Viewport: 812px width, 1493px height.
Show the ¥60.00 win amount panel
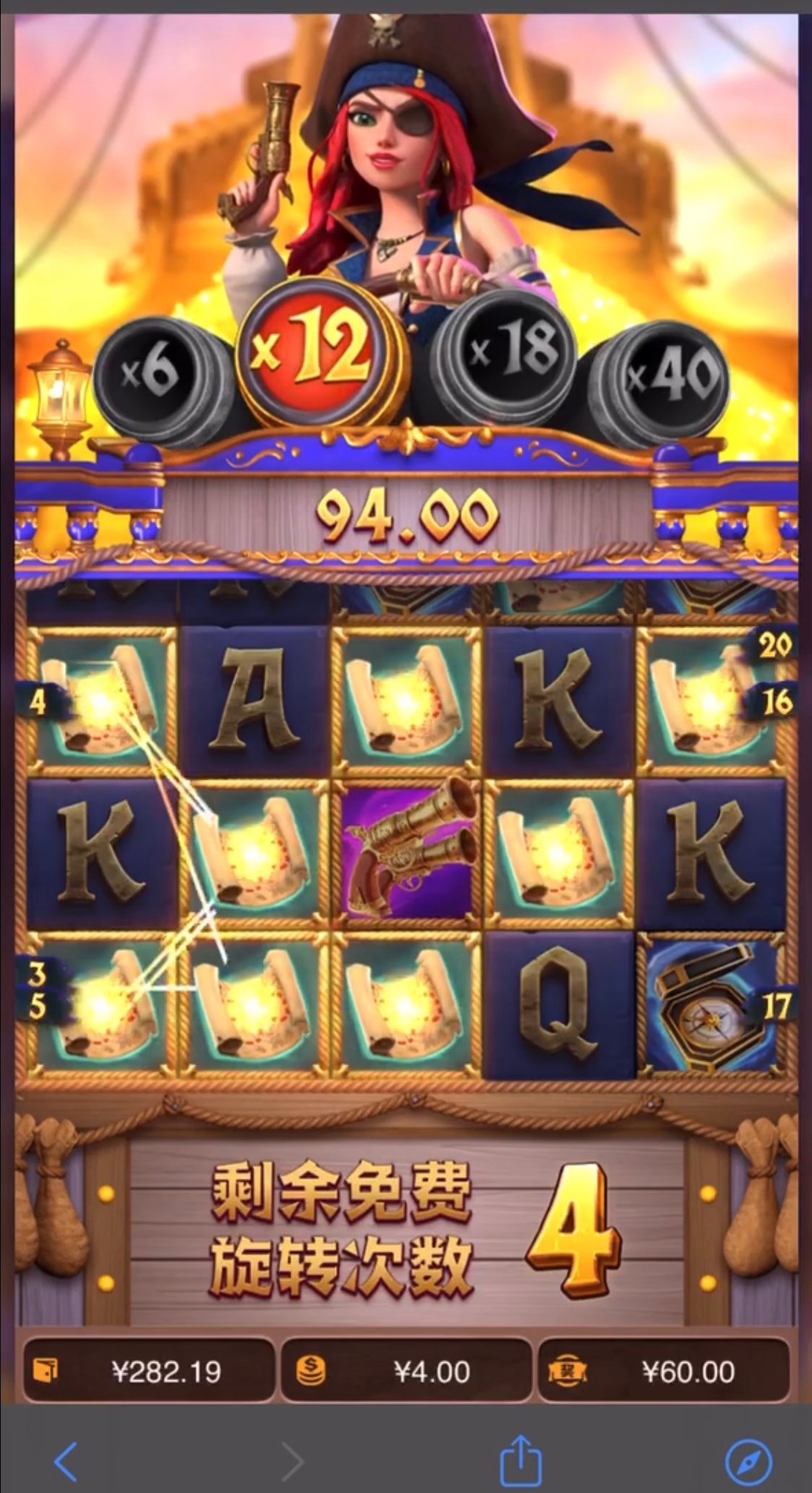point(662,1371)
